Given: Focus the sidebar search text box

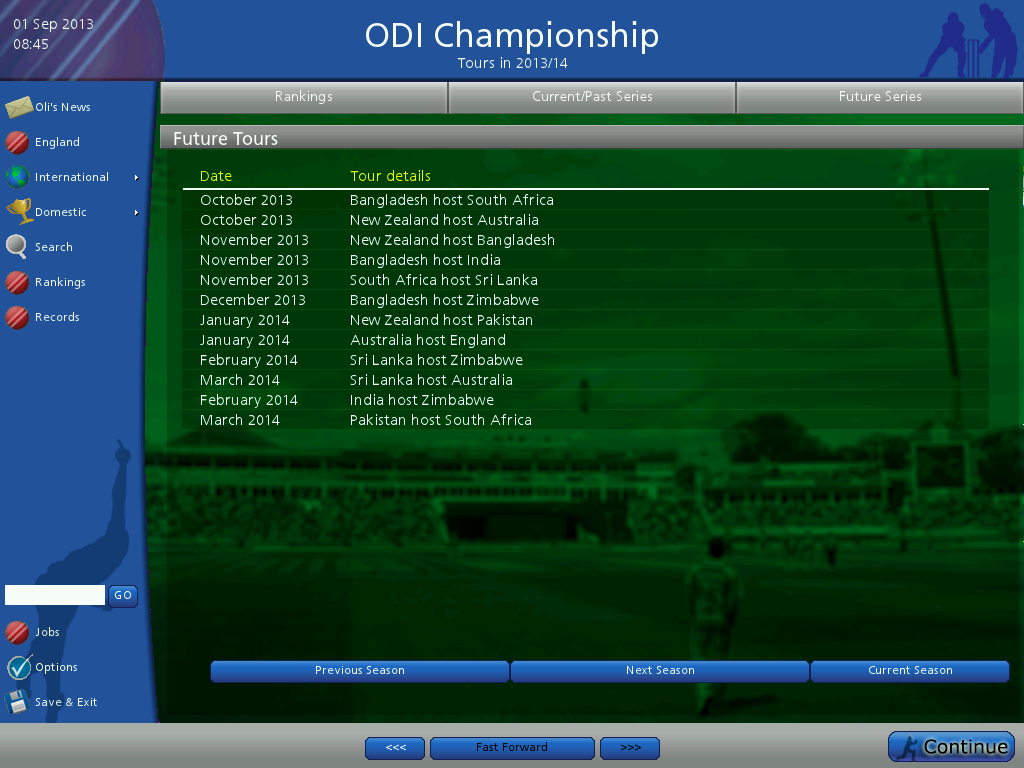Looking at the screenshot, I should click(55, 596).
